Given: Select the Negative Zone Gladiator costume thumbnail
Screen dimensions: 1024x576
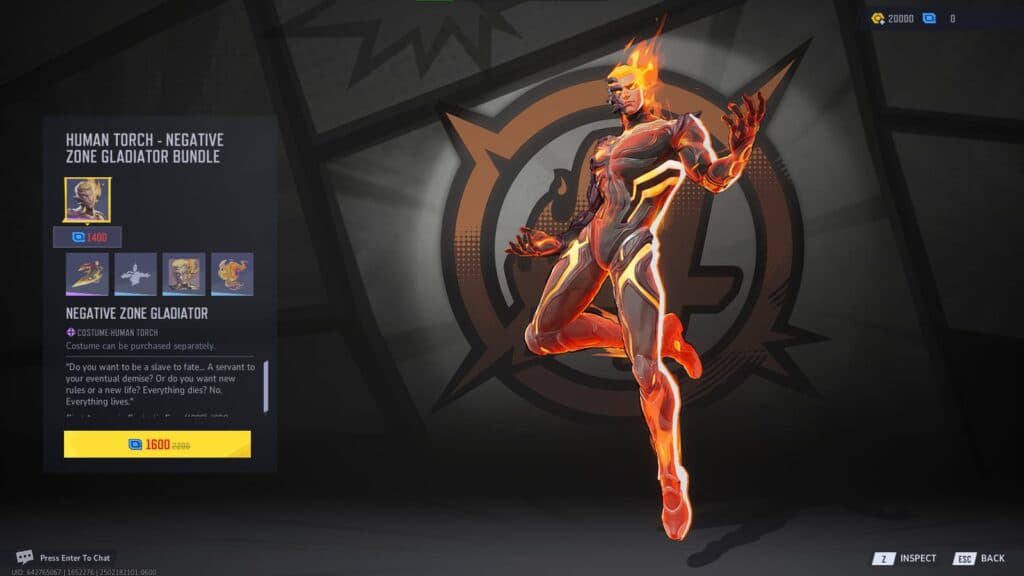Looking at the screenshot, I should (87, 199).
